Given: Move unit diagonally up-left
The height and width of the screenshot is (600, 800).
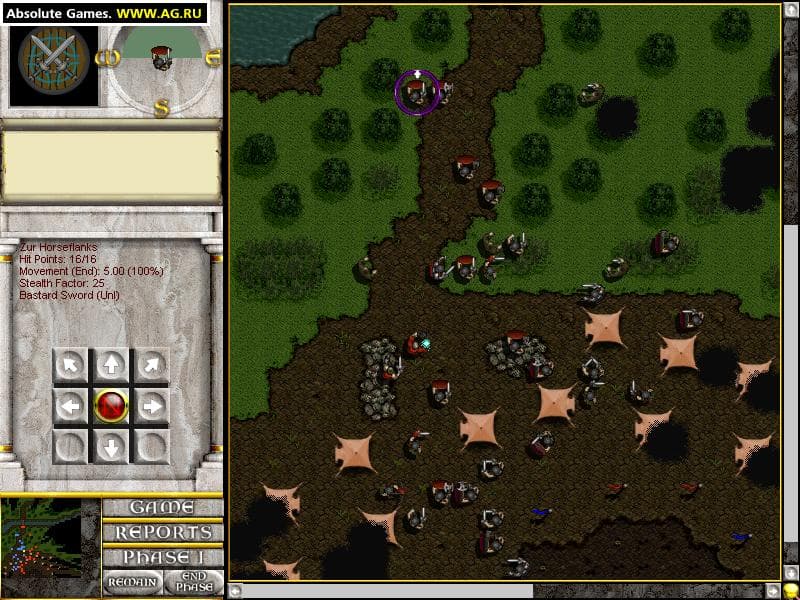Looking at the screenshot, I should 70,366.
